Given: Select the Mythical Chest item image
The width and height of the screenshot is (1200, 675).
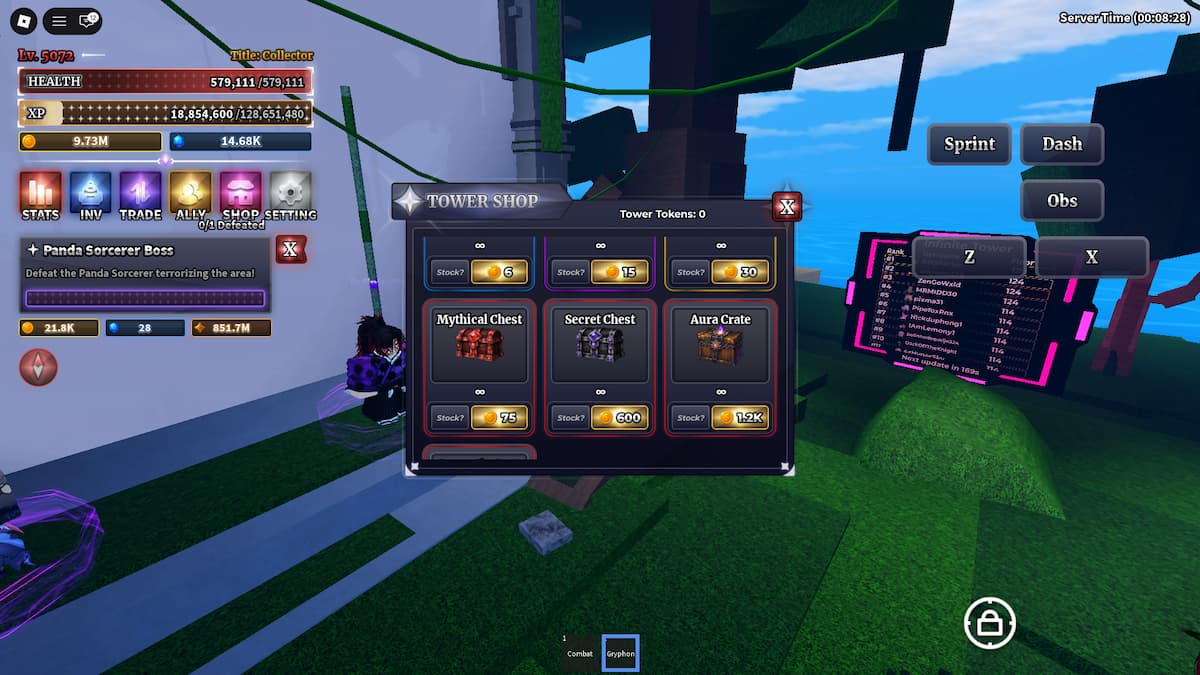Looking at the screenshot, I should [x=479, y=345].
